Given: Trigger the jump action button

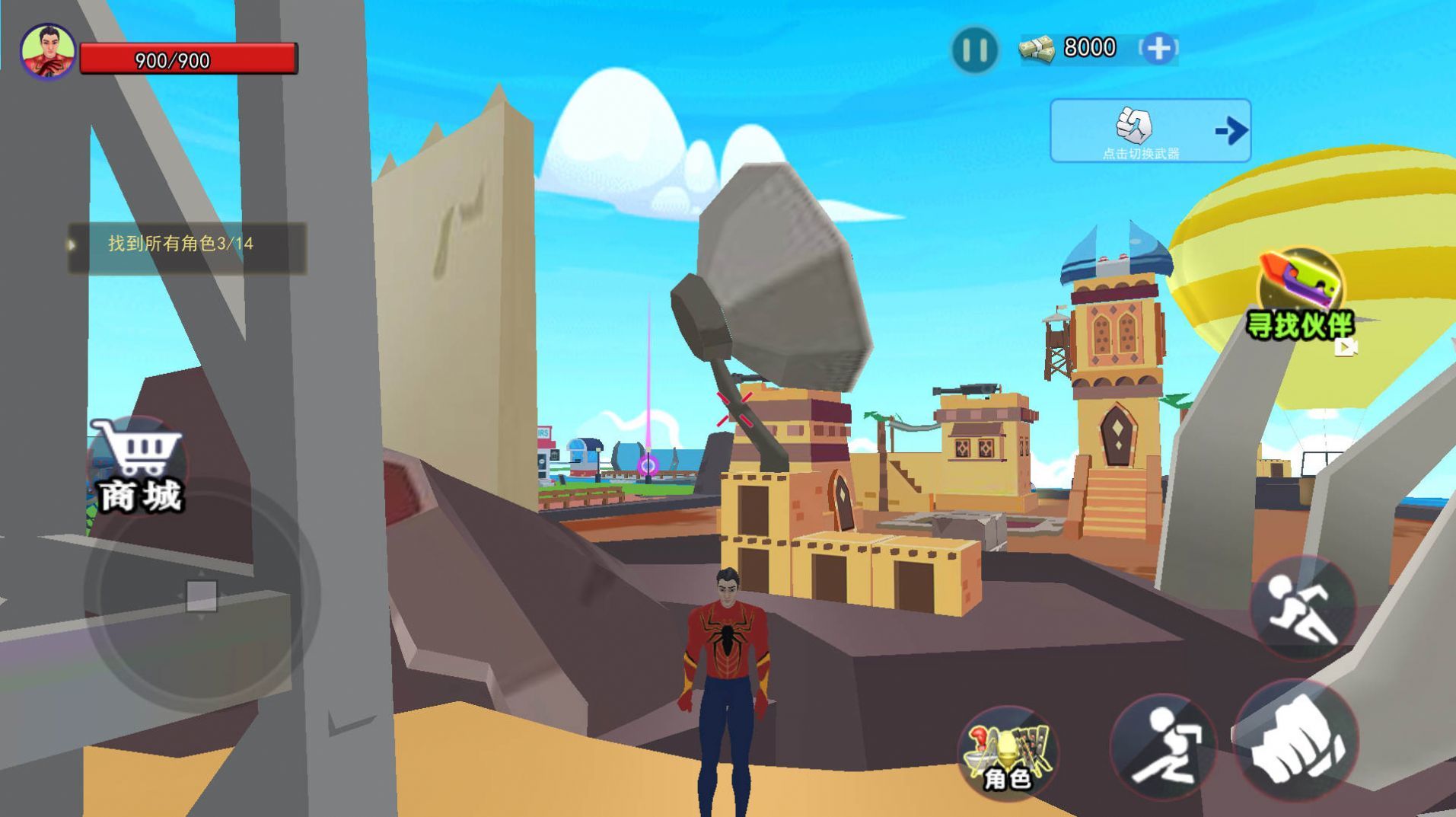Looking at the screenshot, I should point(1163,748).
